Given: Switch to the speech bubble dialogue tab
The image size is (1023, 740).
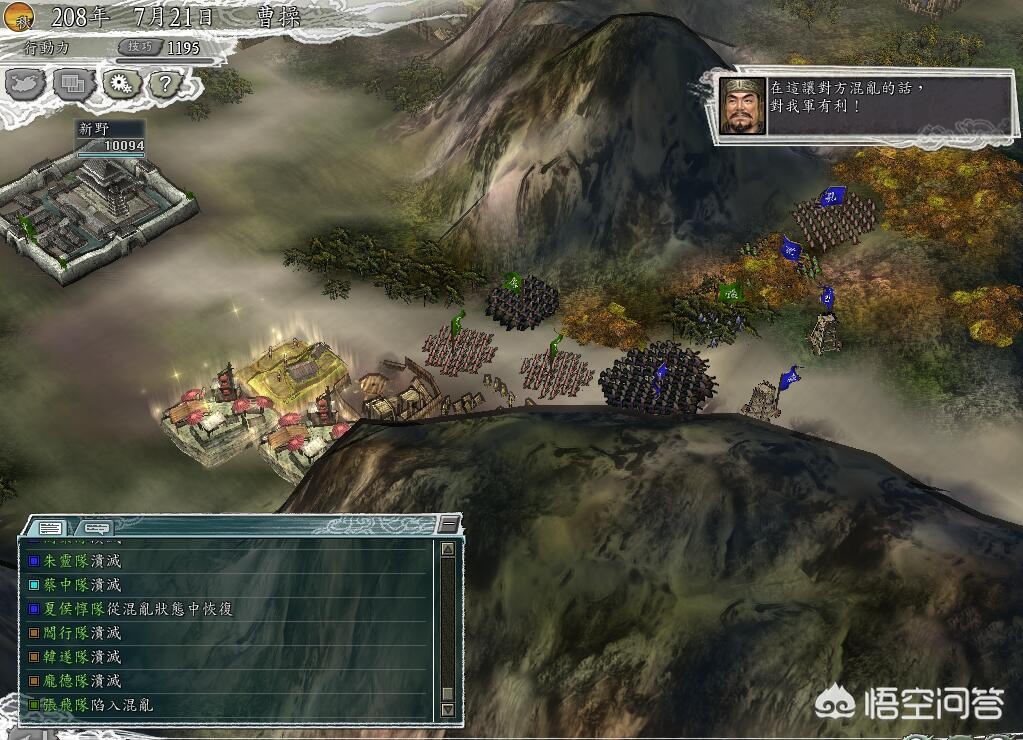Looking at the screenshot, I should [x=96, y=528].
